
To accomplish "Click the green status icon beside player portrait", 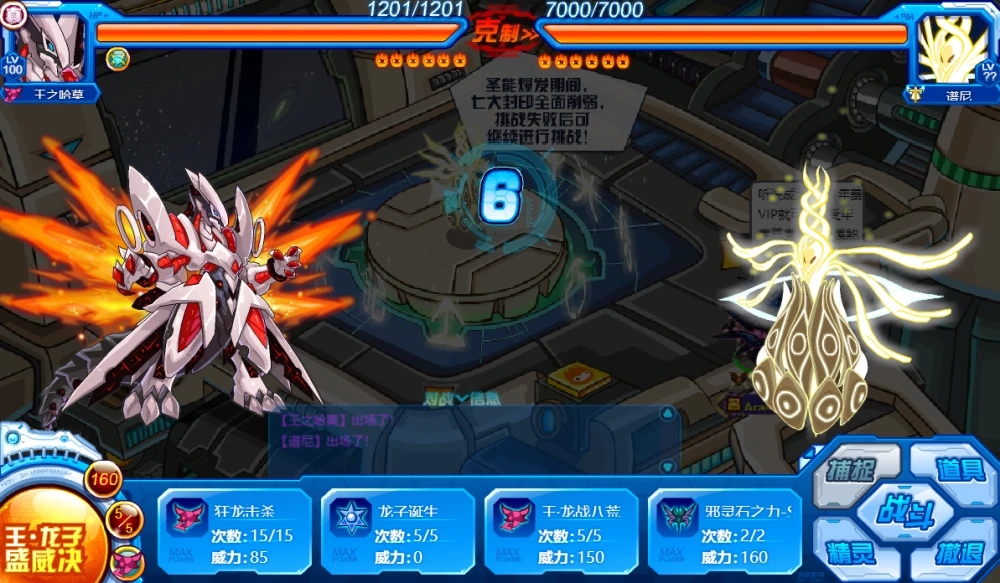I will pos(117,59).
